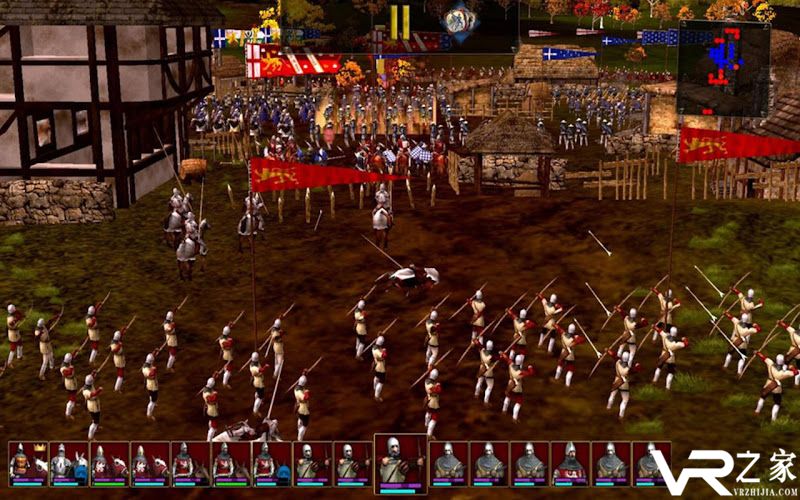The width and height of the screenshot is (800, 500).
Task: Select the silver-armored knight card beside the commander
Action: click(x=63, y=464)
